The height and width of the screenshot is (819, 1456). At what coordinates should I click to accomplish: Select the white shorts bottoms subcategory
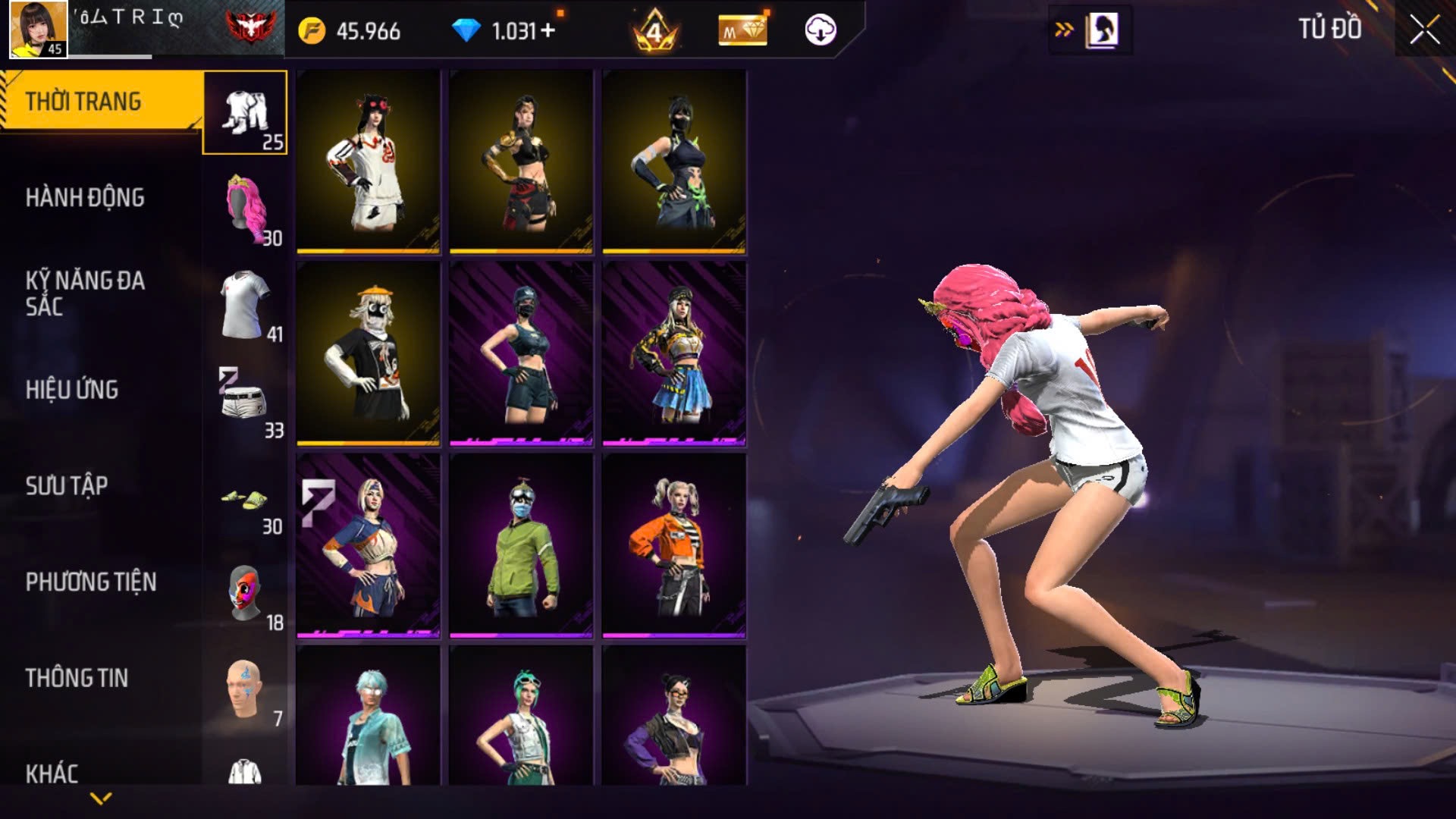point(244,400)
